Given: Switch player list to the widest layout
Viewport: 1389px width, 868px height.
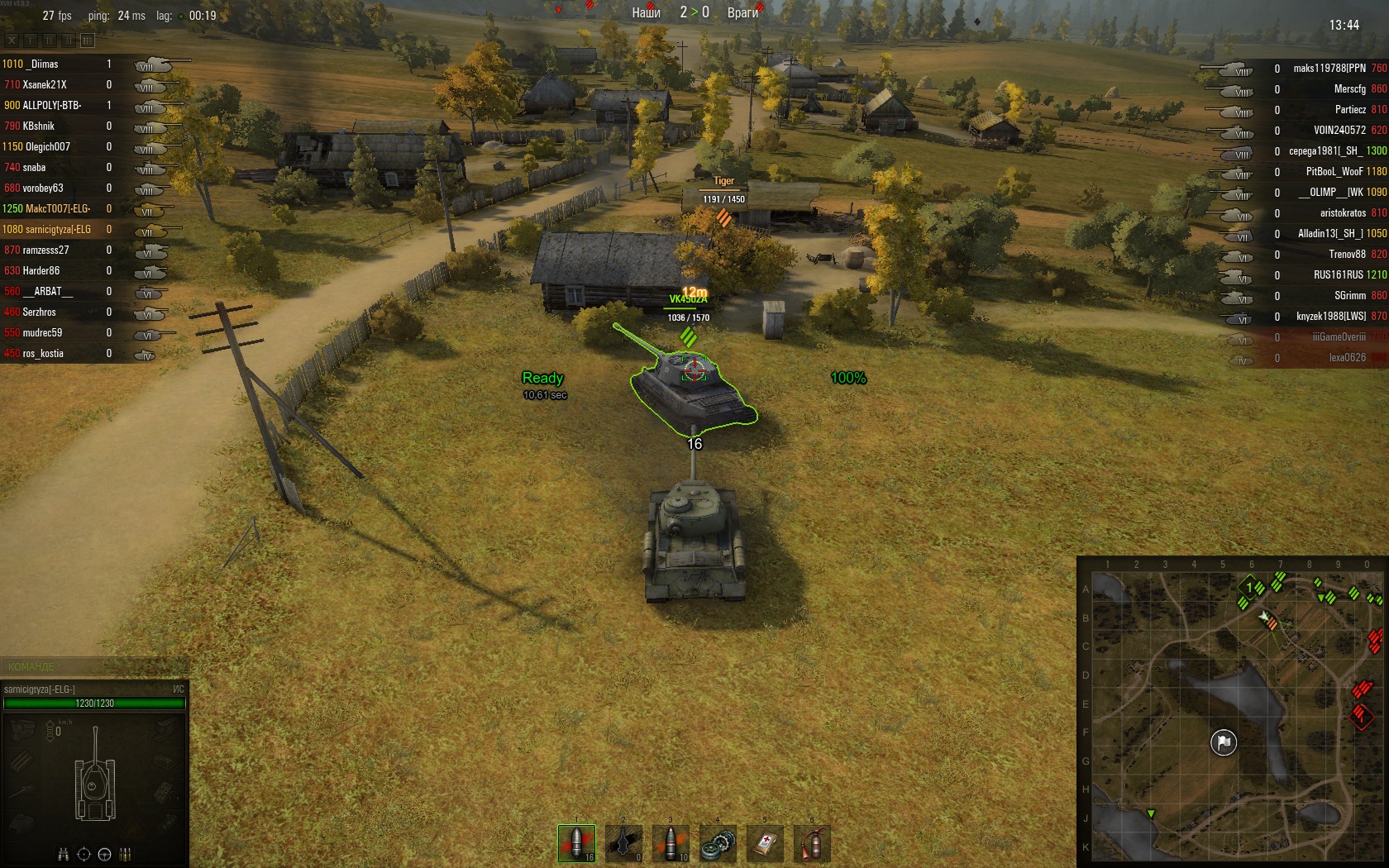Looking at the screenshot, I should pyautogui.click(x=88, y=40).
